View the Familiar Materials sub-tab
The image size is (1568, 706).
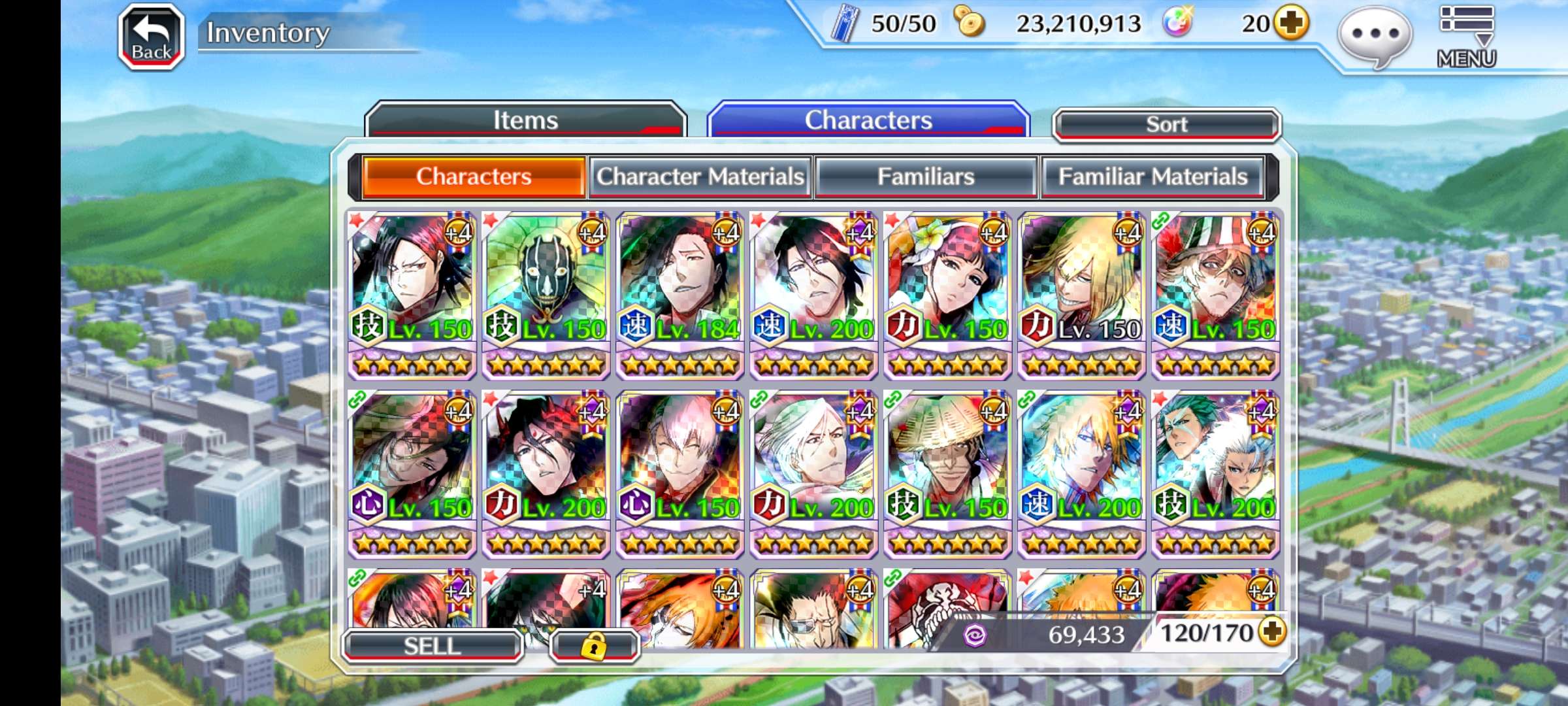[1152, 176]
